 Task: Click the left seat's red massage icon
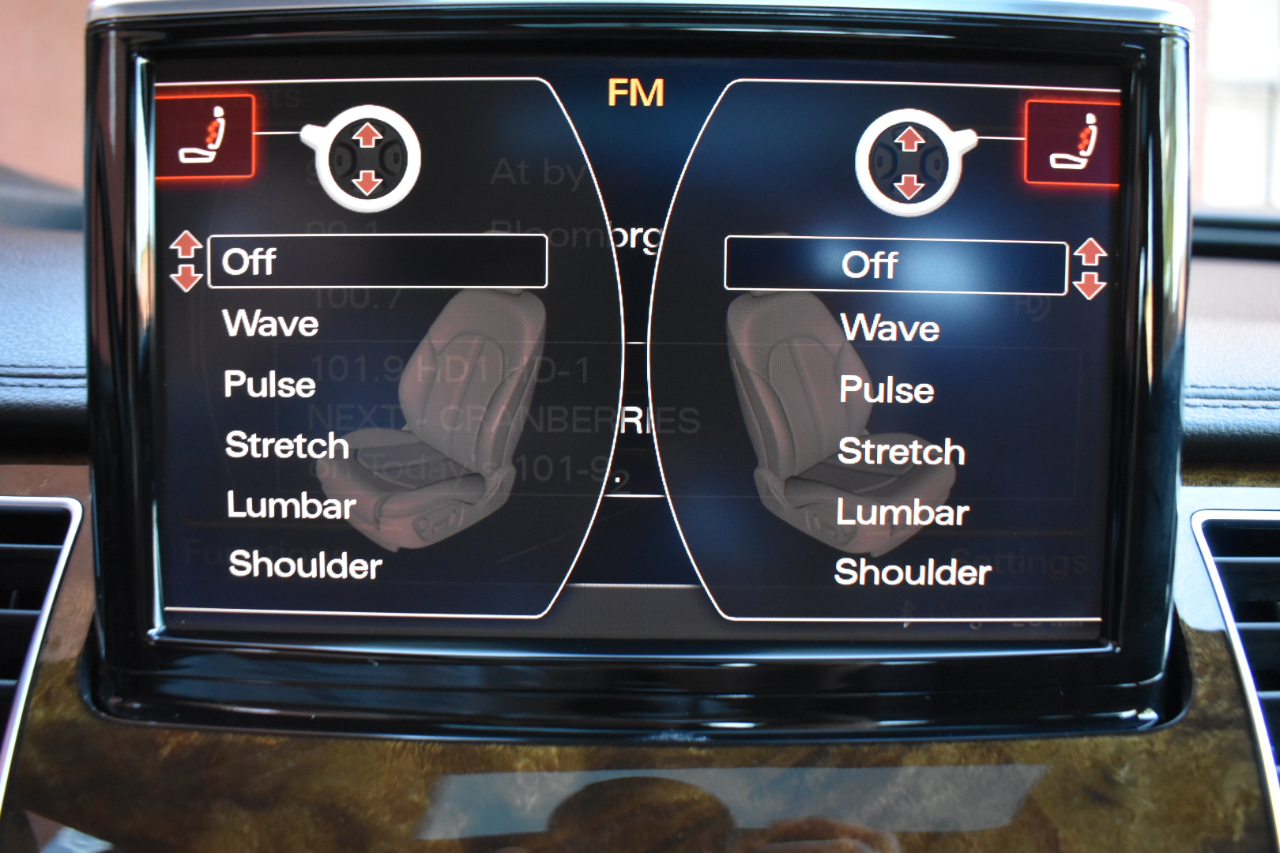(205, 136)
